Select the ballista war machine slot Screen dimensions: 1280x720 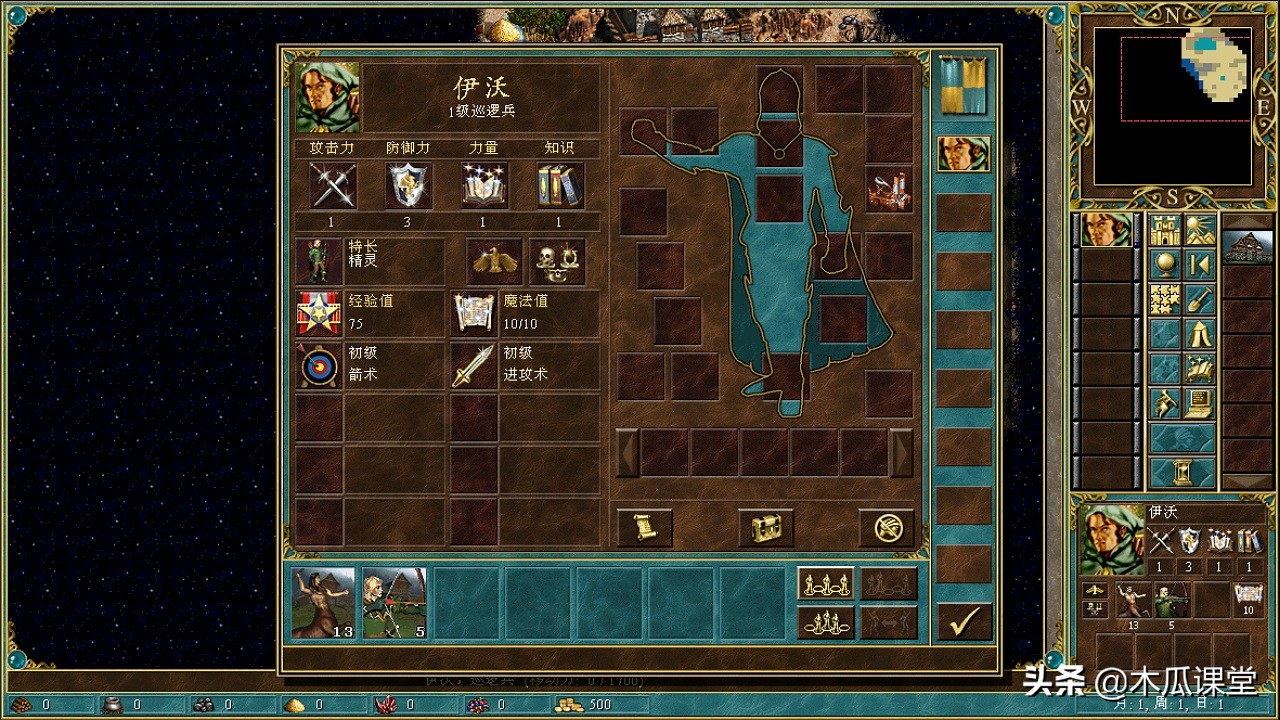889,190
